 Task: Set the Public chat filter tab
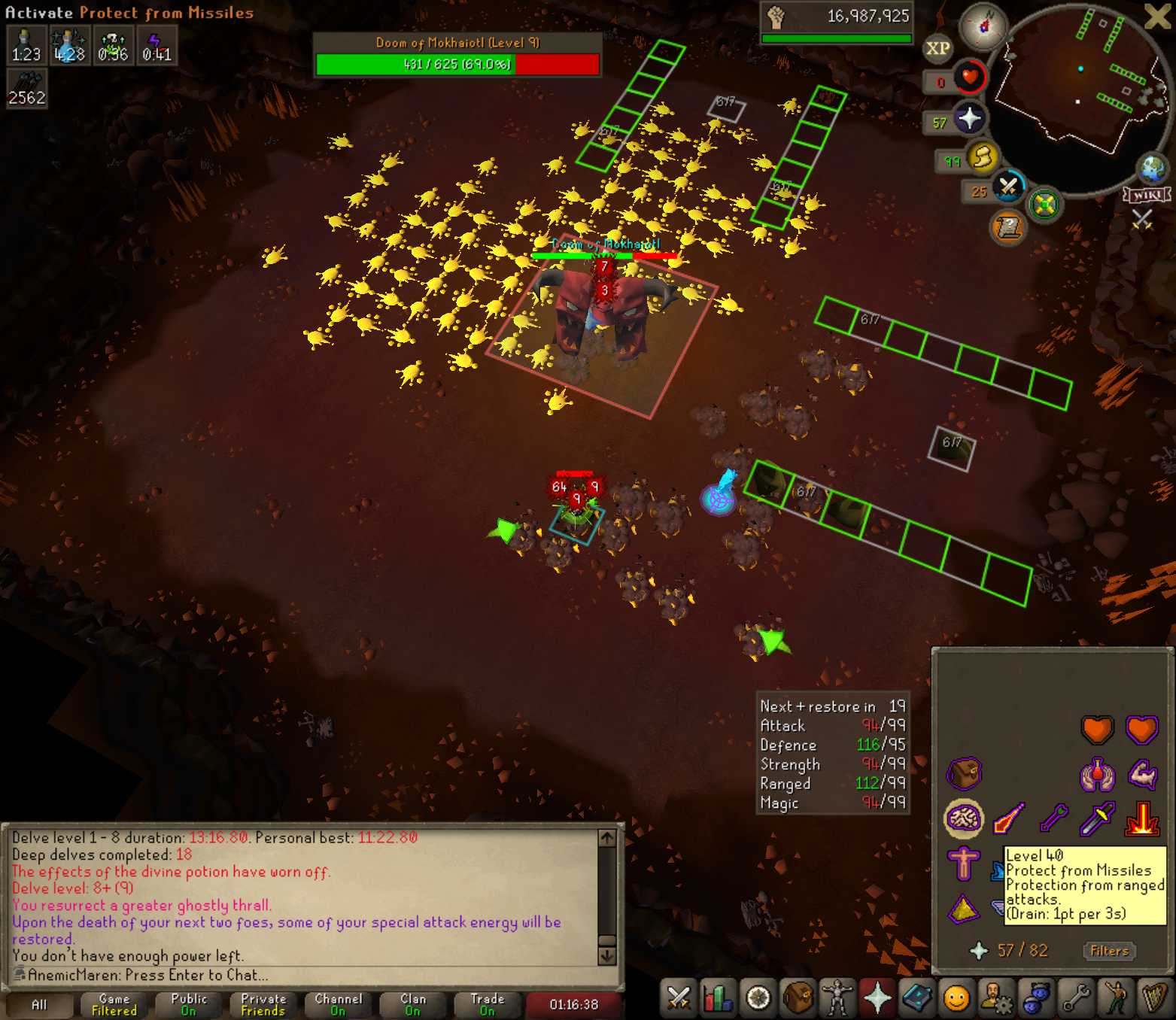click(x=189, y=1005)
